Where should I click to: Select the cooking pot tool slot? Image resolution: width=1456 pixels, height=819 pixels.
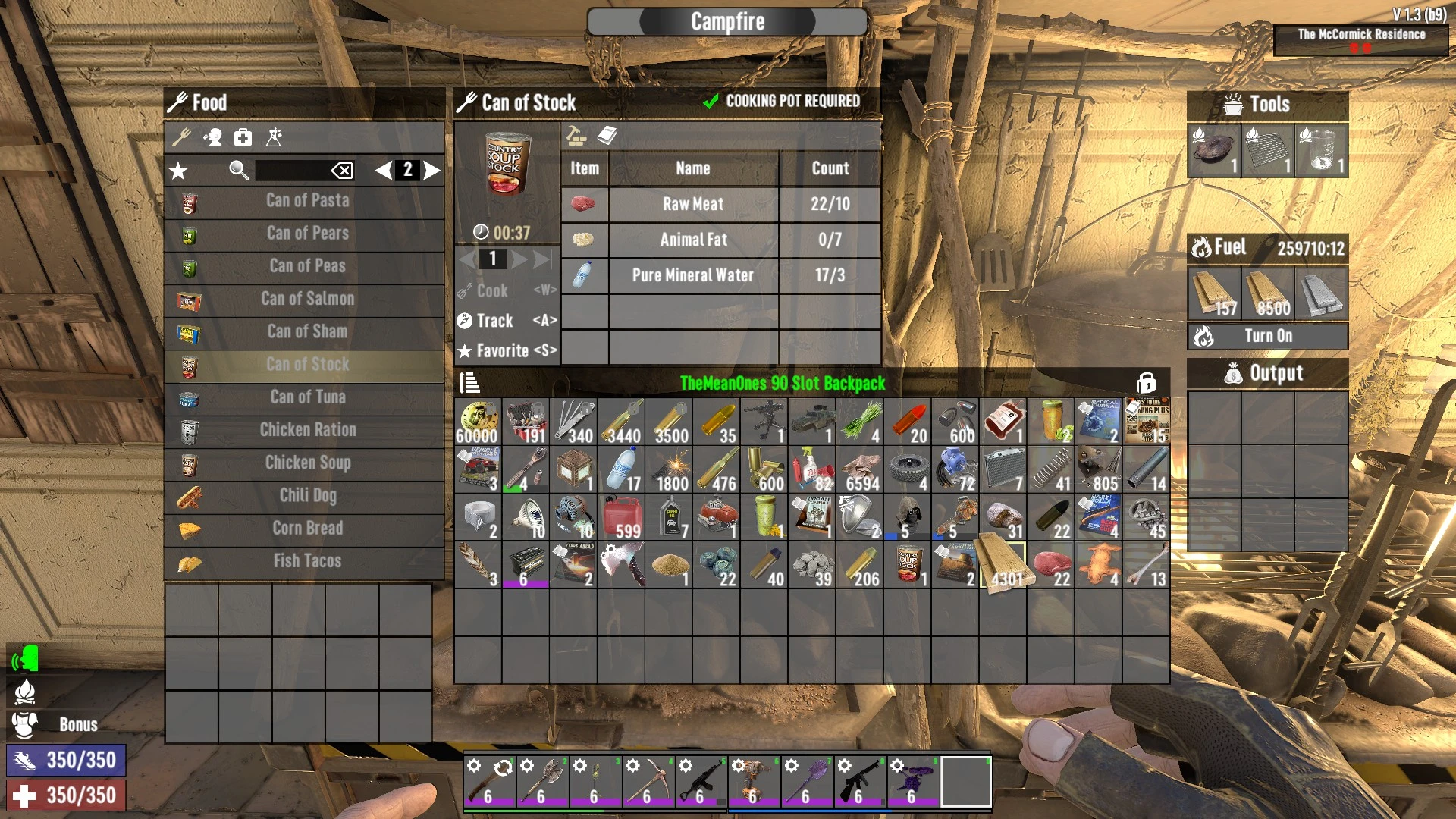[1213, 151]
